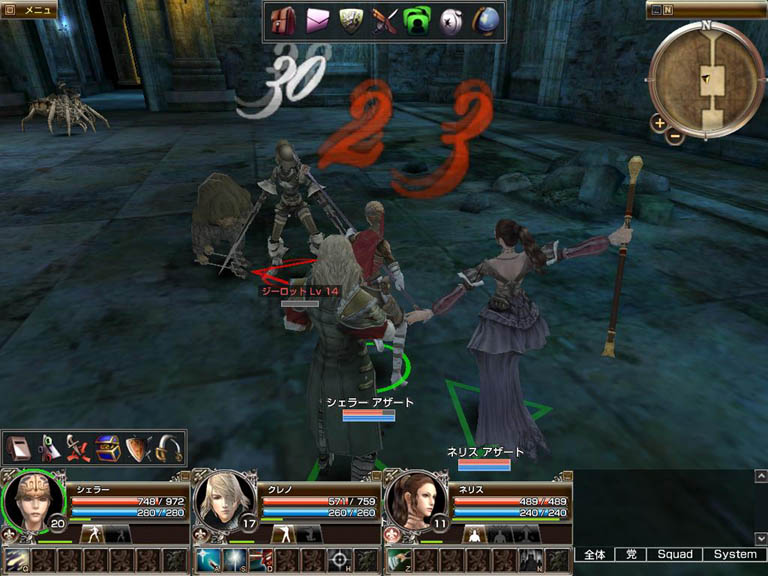Click the globe world map icon

[x=488, y=21]
